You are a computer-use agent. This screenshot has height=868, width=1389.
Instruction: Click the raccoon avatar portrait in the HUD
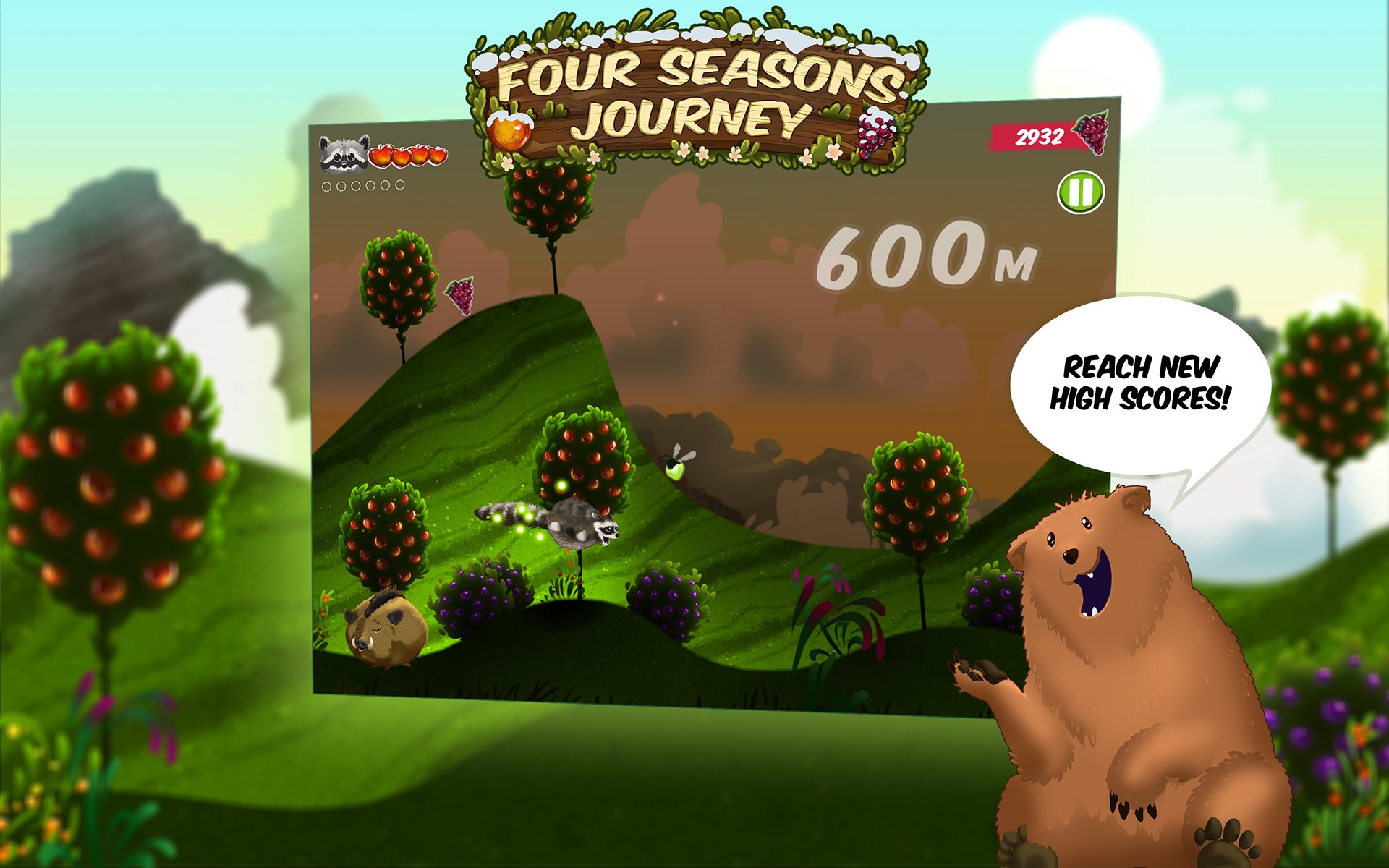343,155
